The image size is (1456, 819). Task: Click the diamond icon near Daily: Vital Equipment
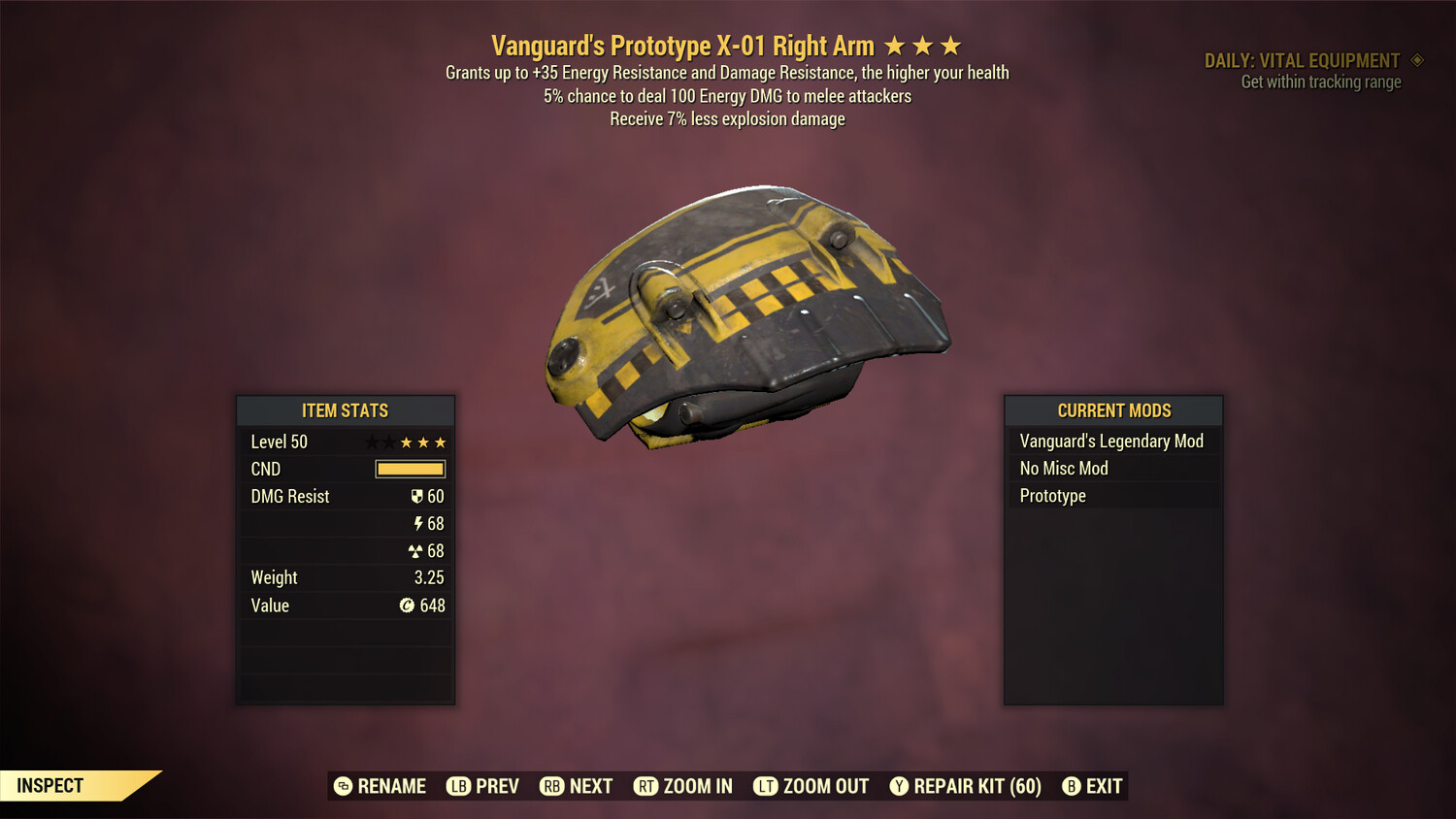(x=1415, y=59)
